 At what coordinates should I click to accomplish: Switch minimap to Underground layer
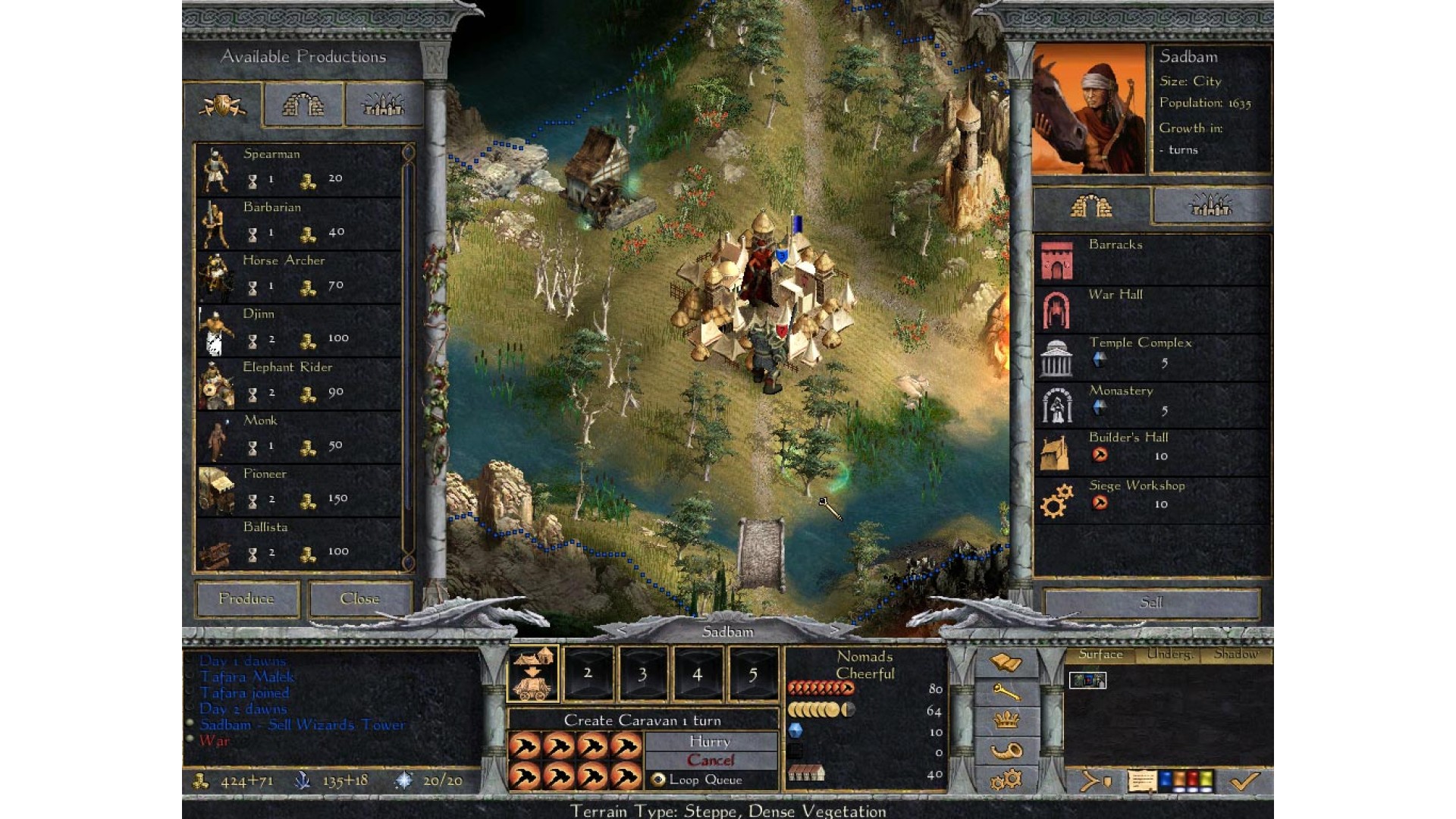(1169, 654)
